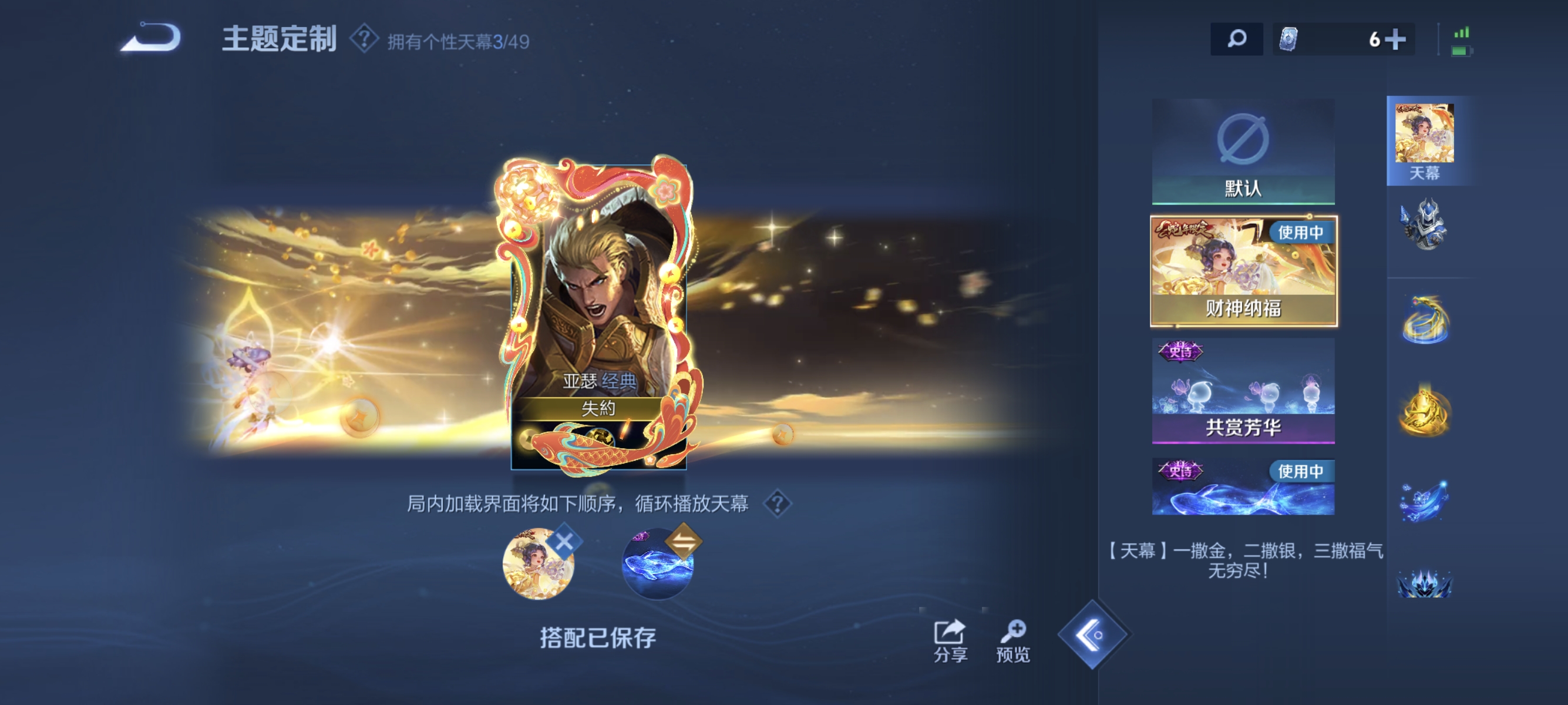Select the epic blue whale sky curtain option
This screenshot has height=705, width=1568.
pos(1244,487)
